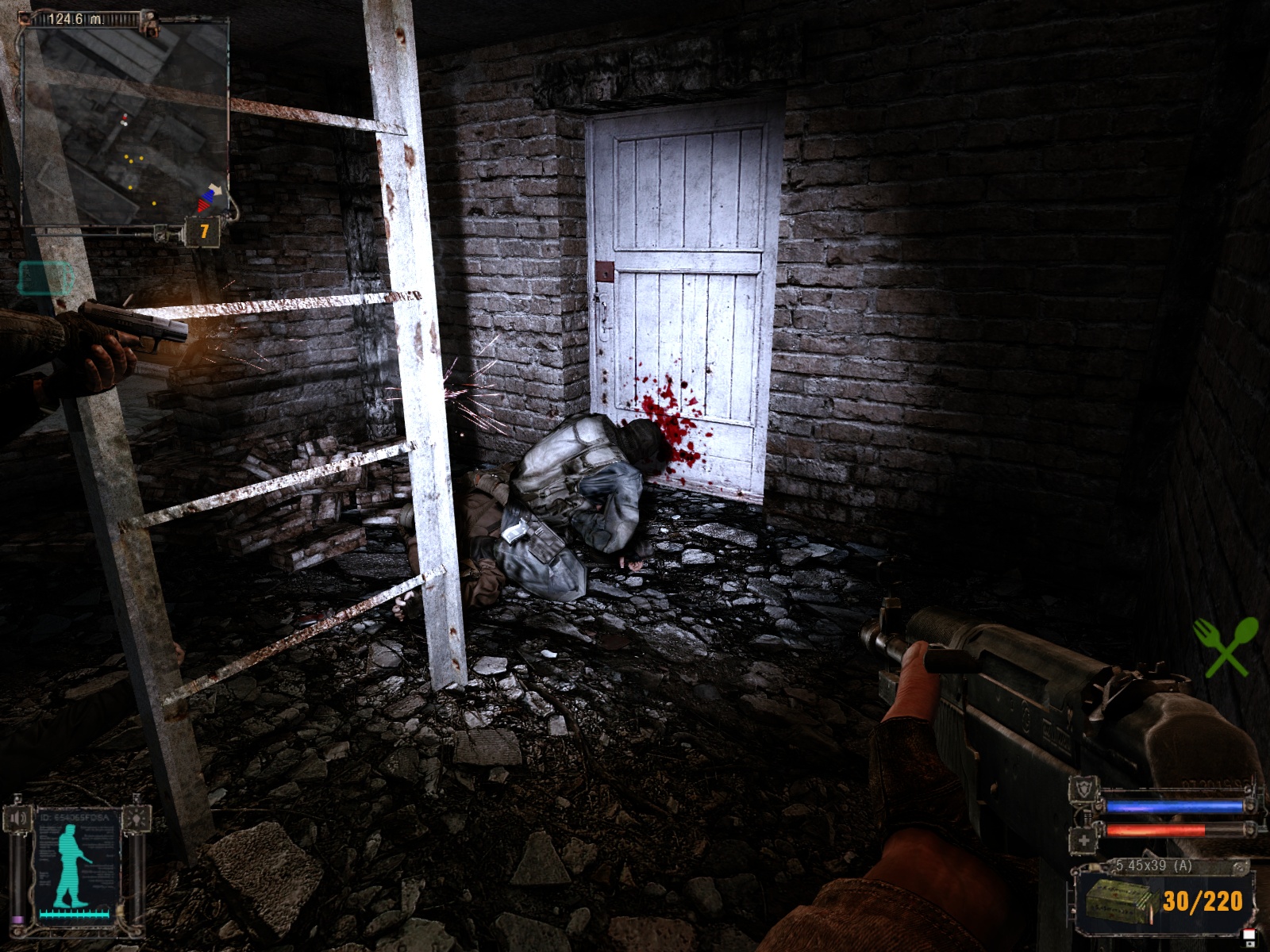Click the health cross icon
This screenshot has height=952, width=1270.
pyautogui.click(x=1084, y=840)
